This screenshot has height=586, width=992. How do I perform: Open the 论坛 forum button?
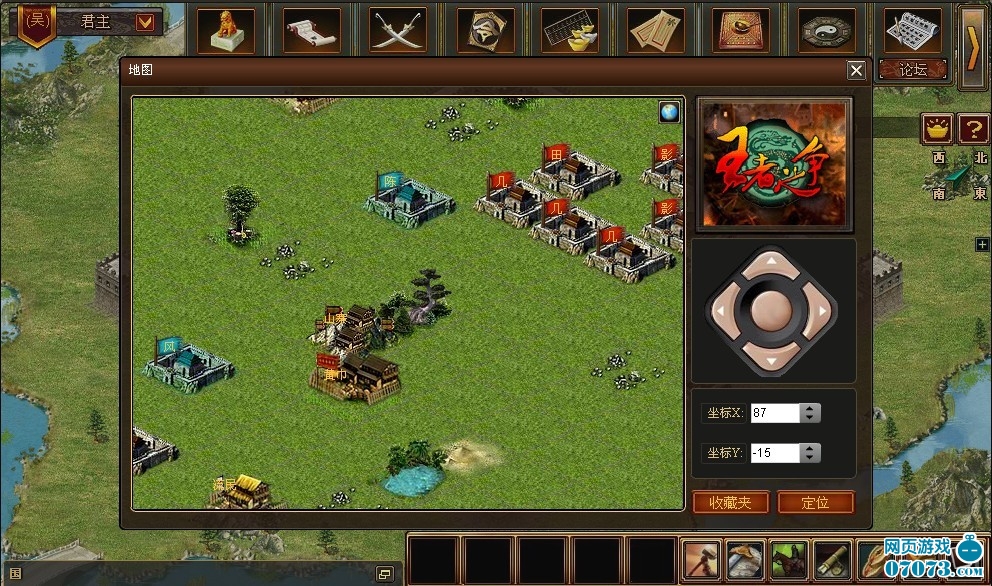[x=913, y=69]
